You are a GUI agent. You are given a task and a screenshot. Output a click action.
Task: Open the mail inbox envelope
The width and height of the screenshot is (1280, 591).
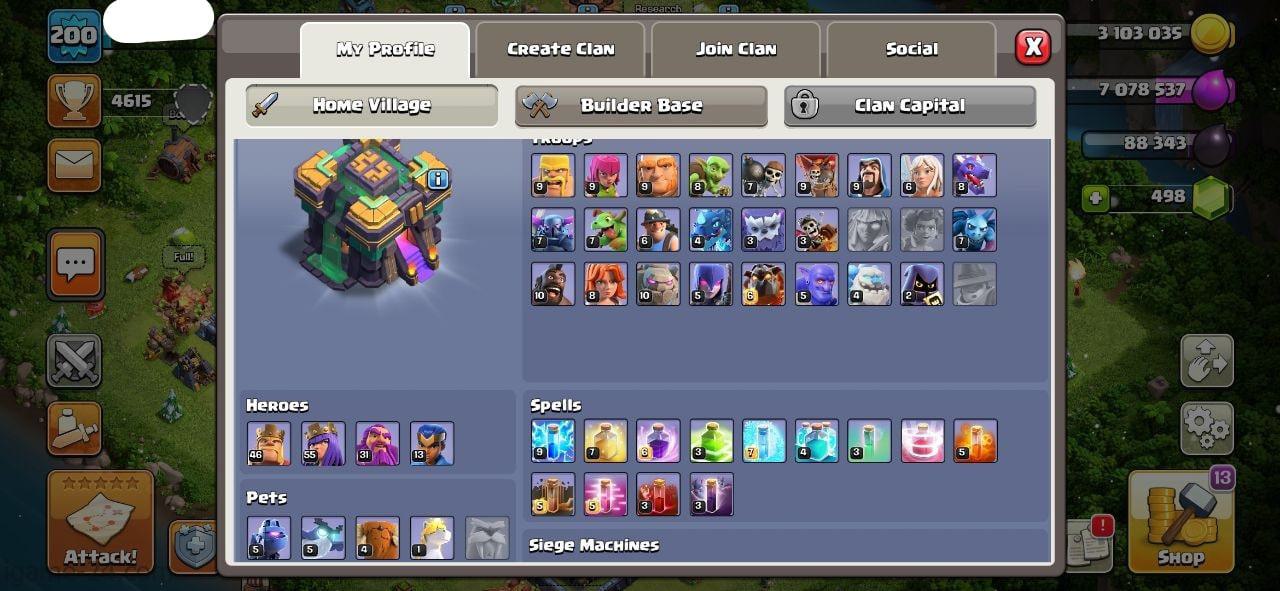click(x=74, y=165)
